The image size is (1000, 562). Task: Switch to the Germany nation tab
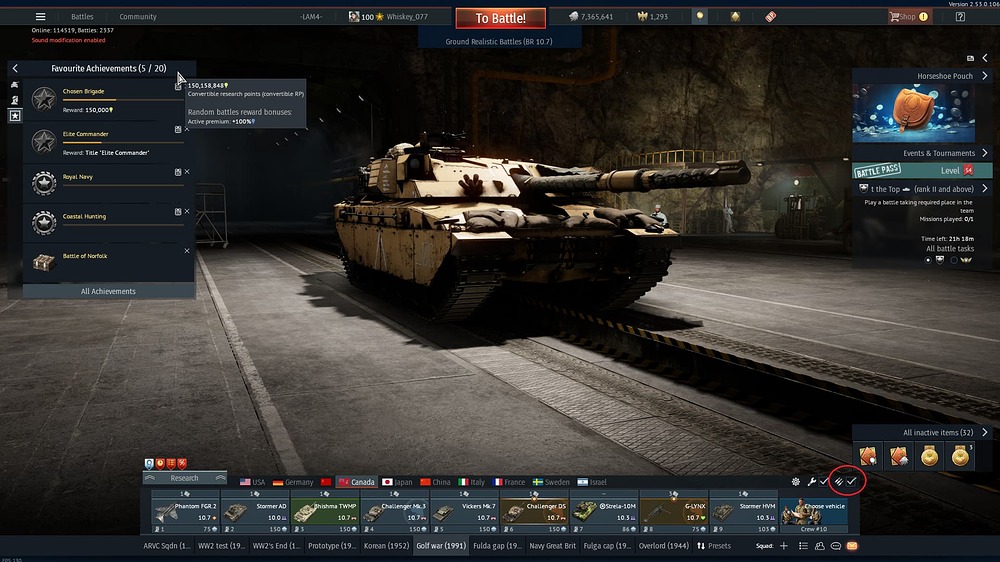(x=293, y=482)
